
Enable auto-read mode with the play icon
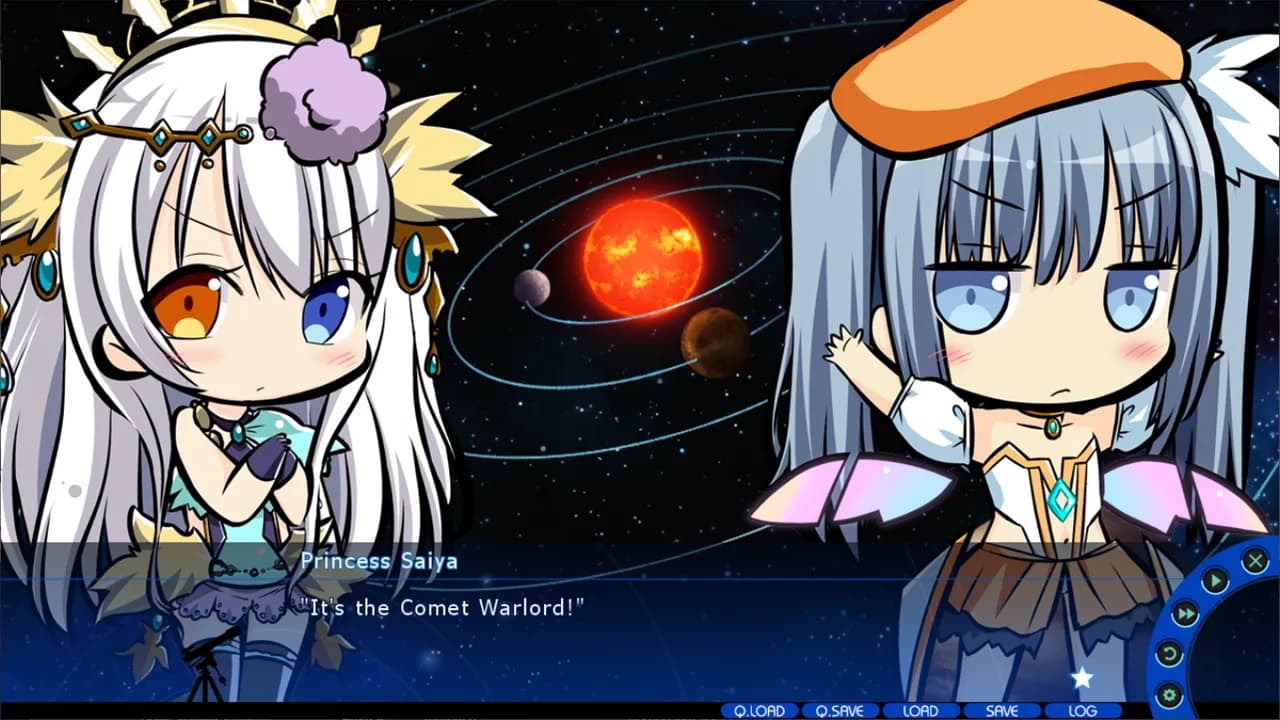[1215, 580]
